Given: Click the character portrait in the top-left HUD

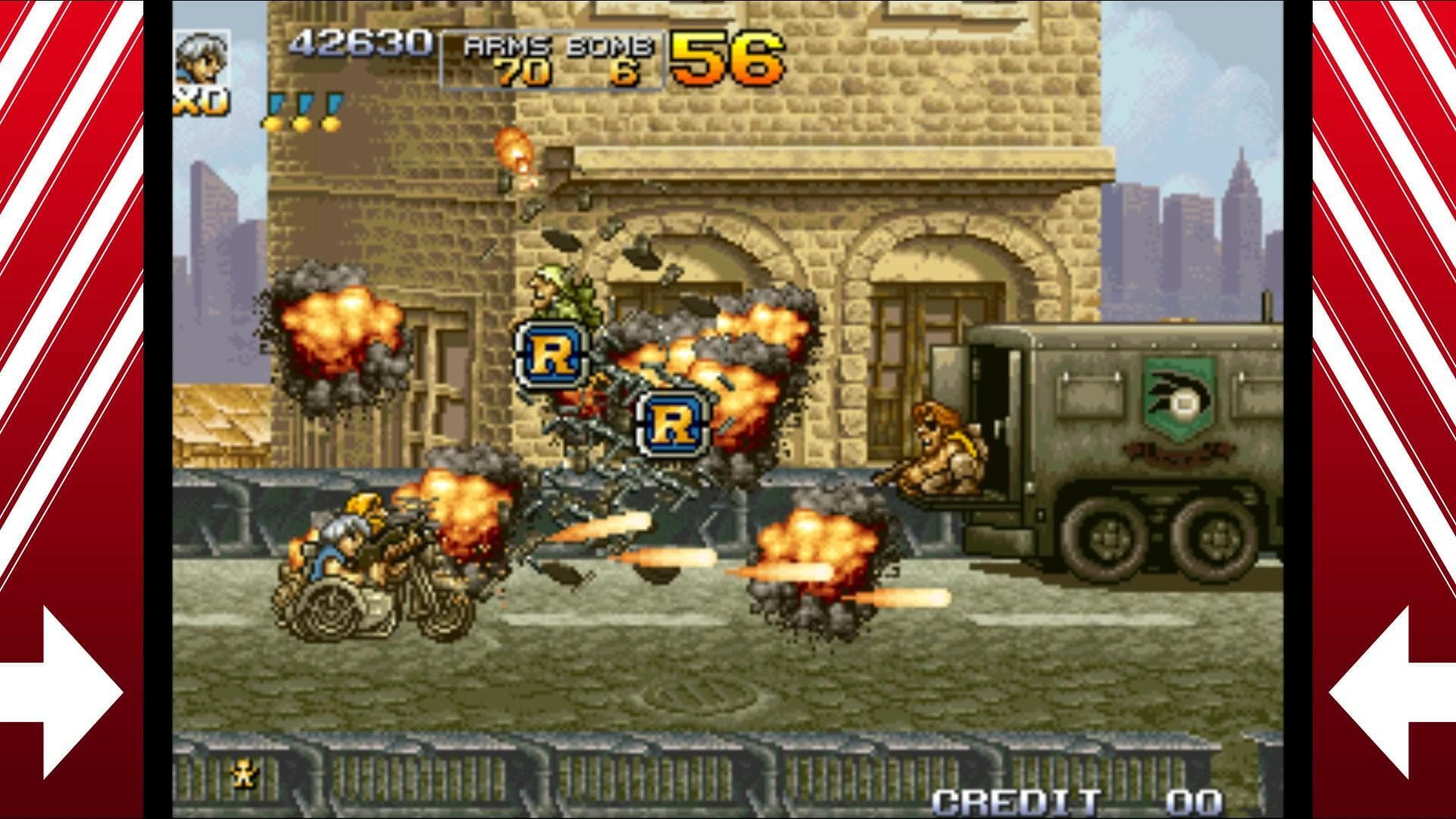Looking at the screenshot, I should coord(202,59).
